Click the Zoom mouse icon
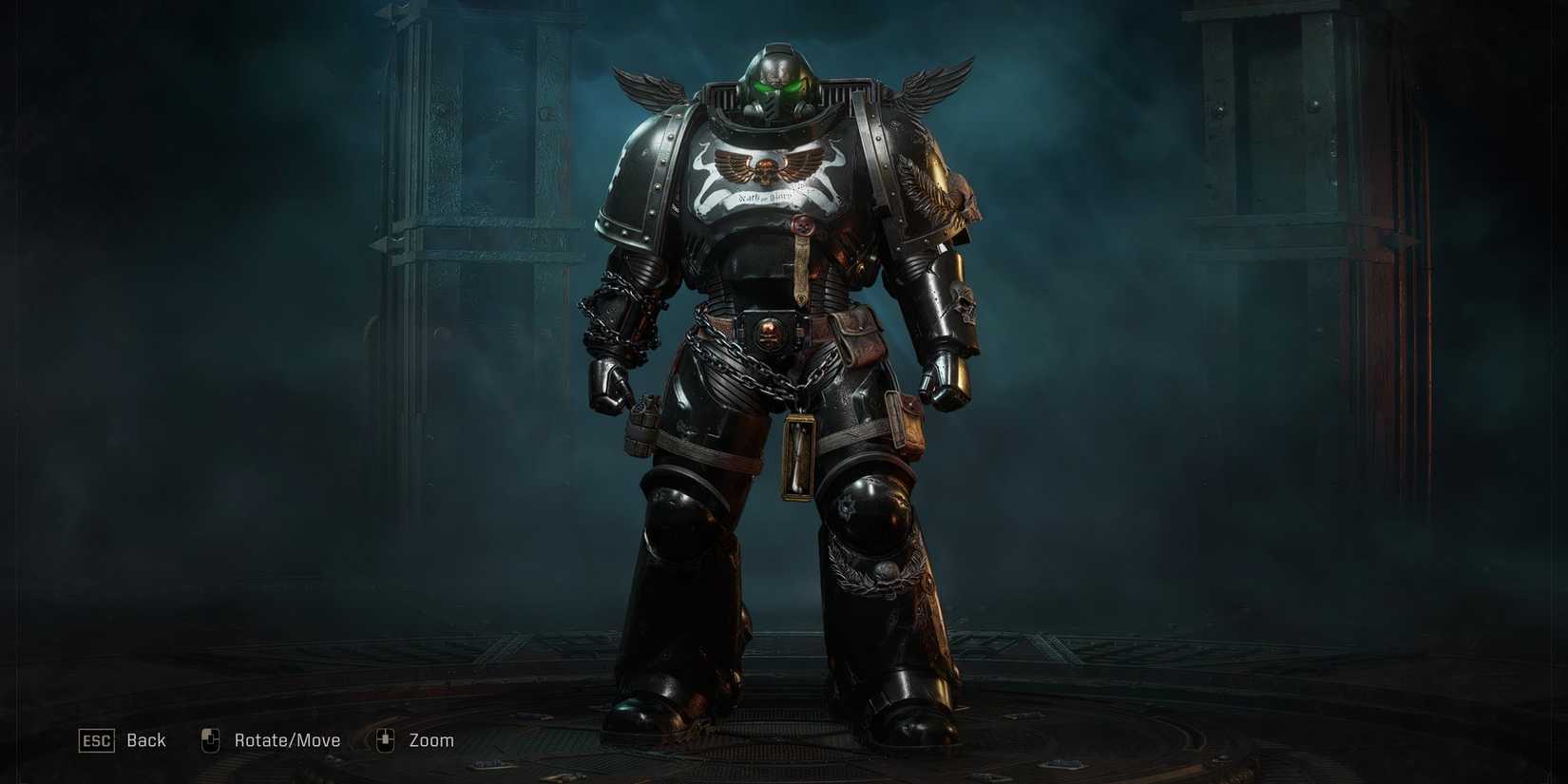Viewport: 1568px width, 784px height. pyautogui.click(x=384, y=738)
